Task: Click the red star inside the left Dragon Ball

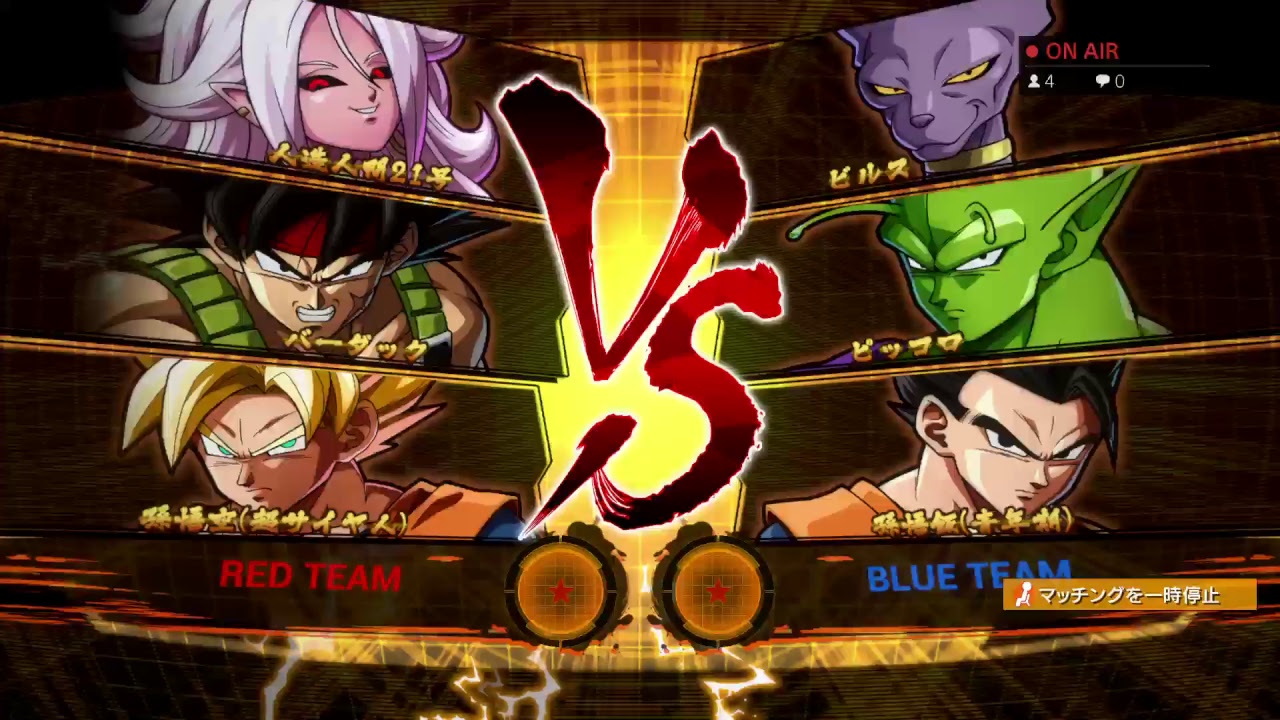Action: coord(563,592)
